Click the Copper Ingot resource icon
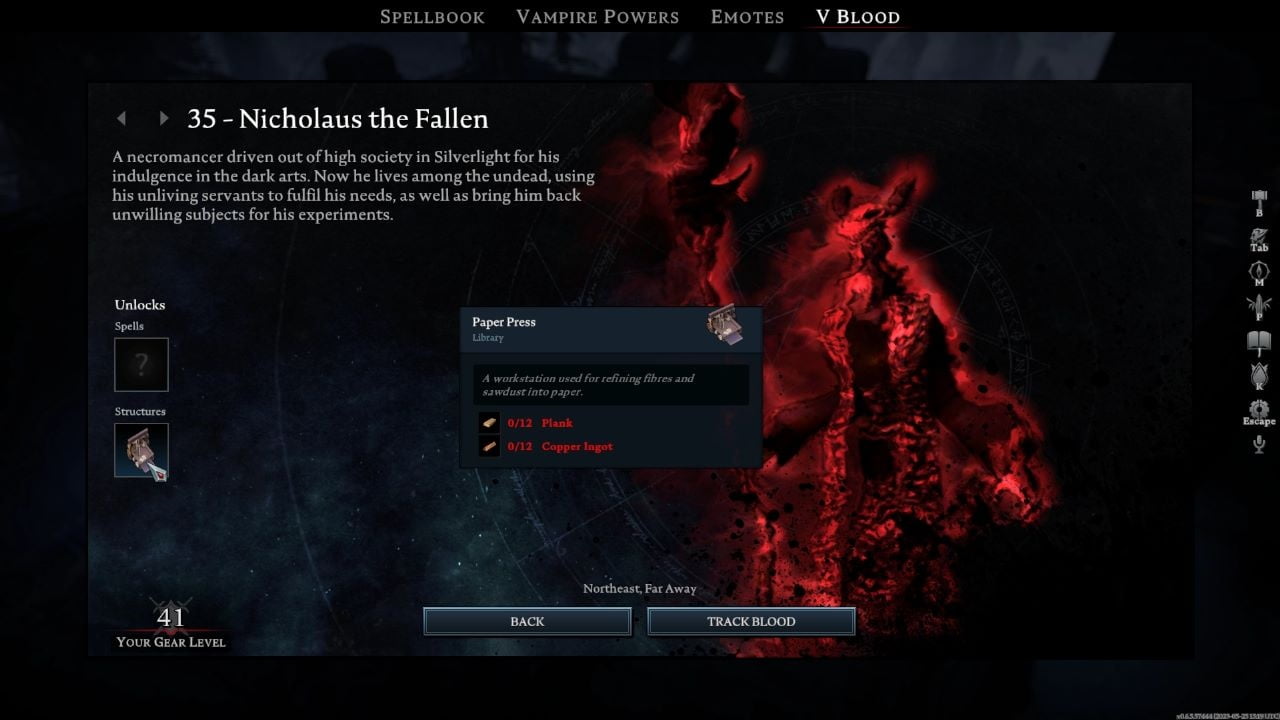Viewport: 1280px width, 720px height. (x=488, y=446)
